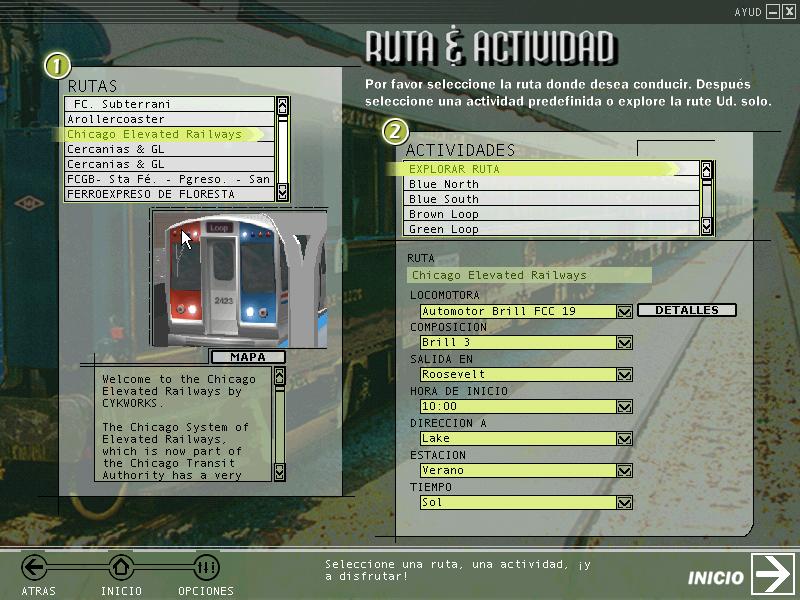Go back with the ATRAS button
The height and width of the screenshot is (600, 800).
point(36,569)
